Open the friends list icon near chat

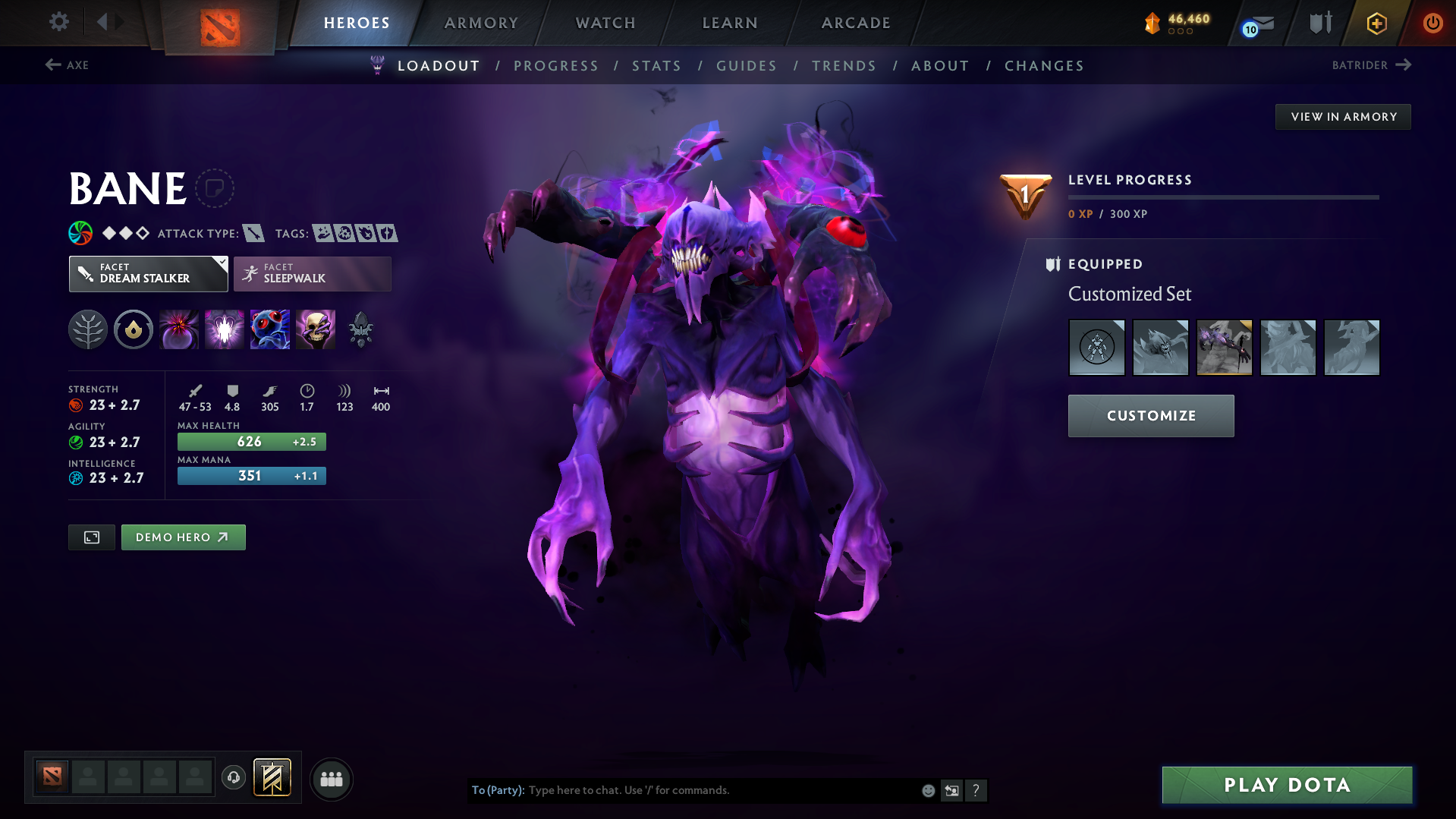331,779
